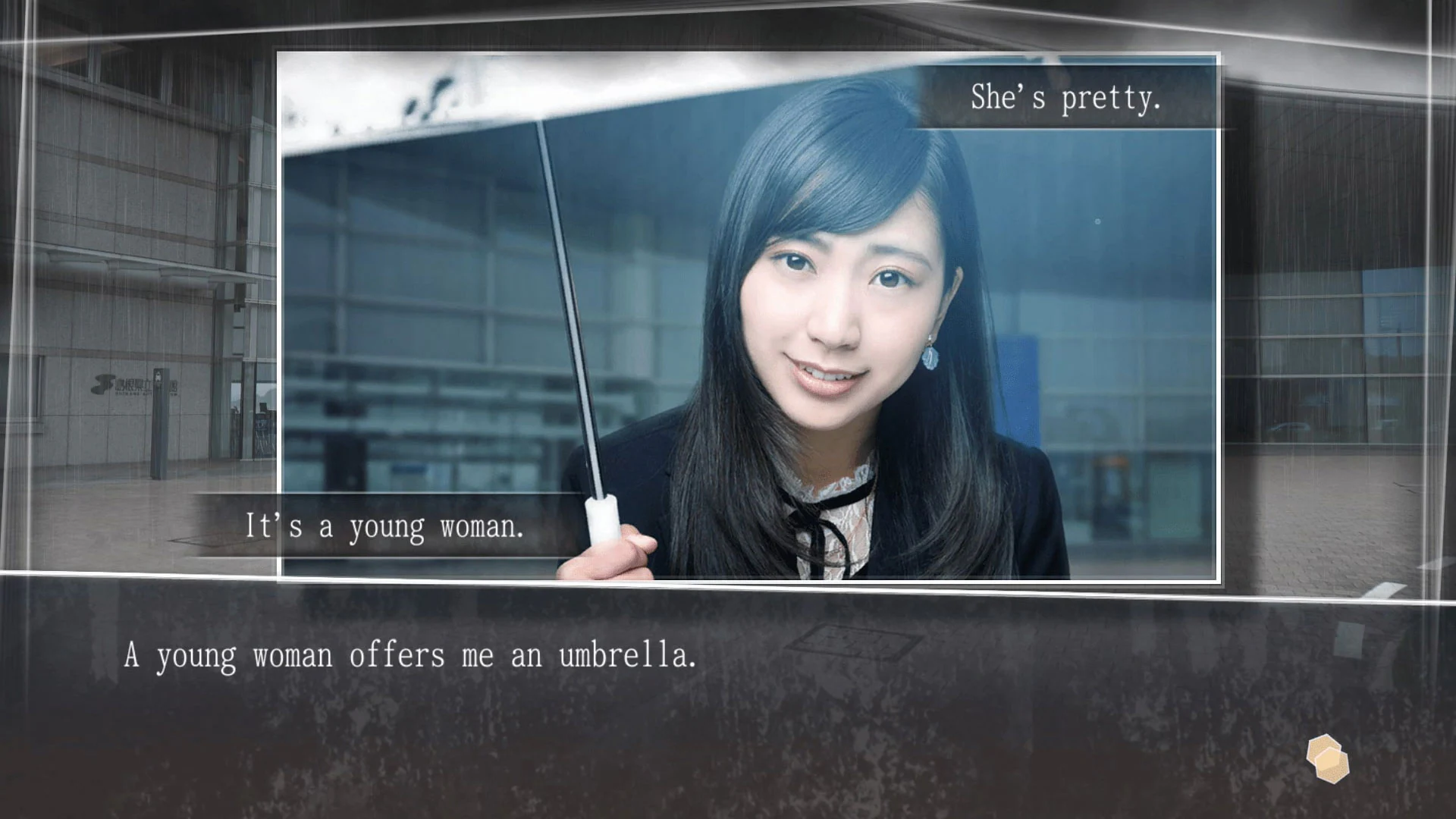Screen dimensions: 1456x819
Task: Select the "It's a young woman." dialogue box
Action: [385, 526]
